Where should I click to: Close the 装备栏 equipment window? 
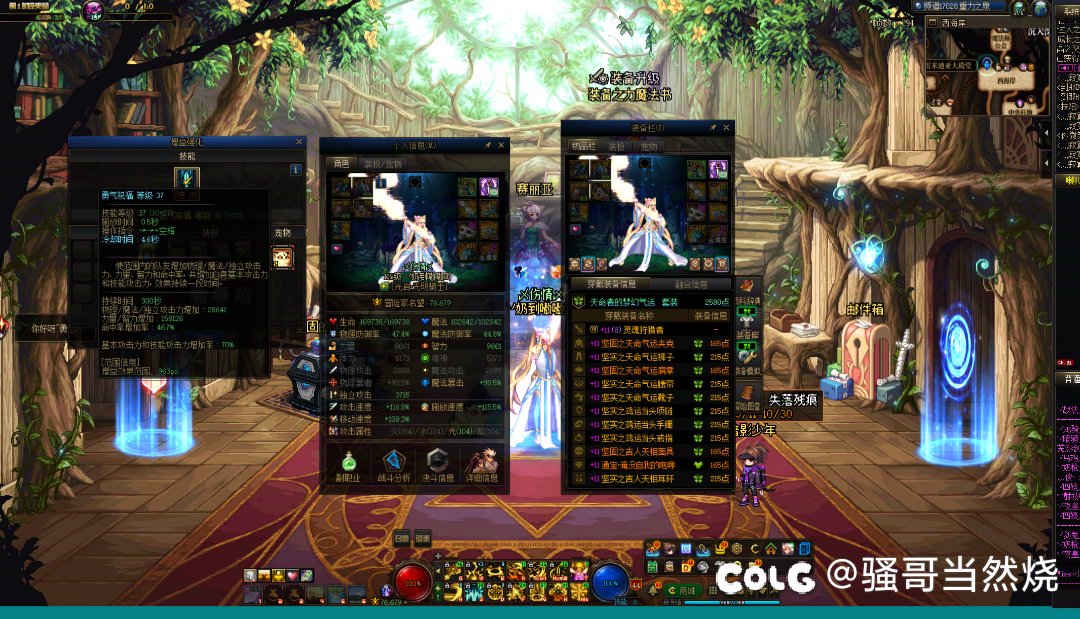click(x=727, y=128)
